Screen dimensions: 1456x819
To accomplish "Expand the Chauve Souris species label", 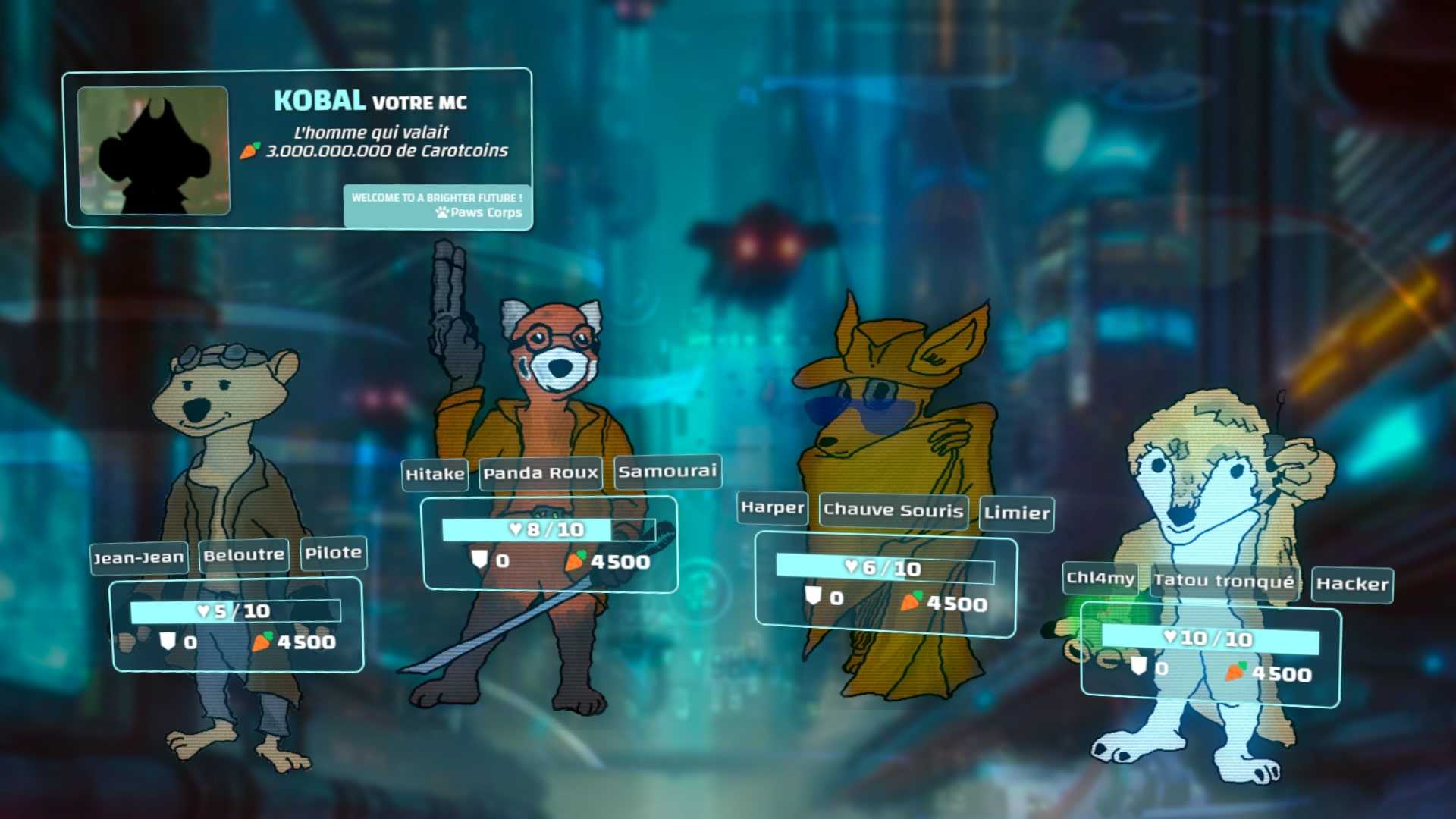I will coord(894,511).
